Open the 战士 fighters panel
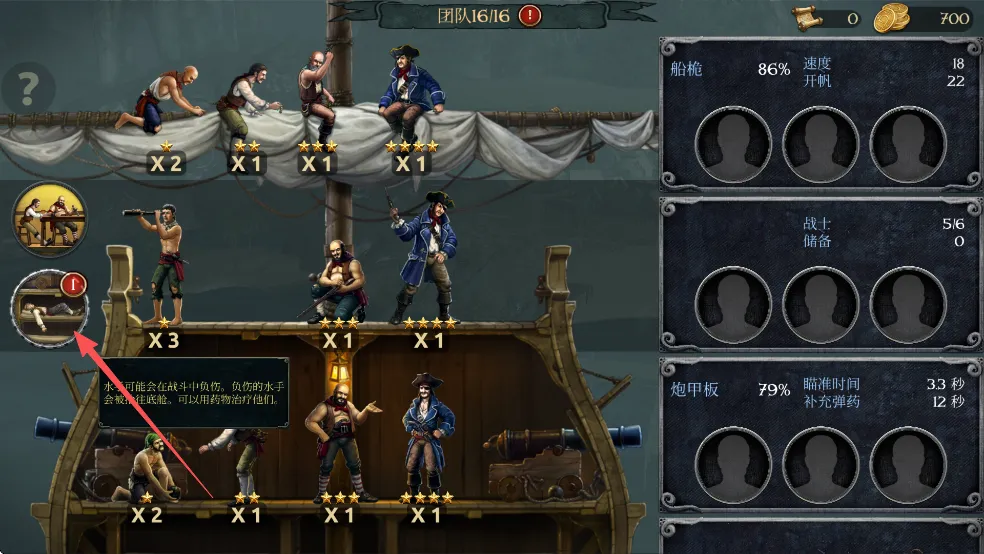 coord(819,272)
